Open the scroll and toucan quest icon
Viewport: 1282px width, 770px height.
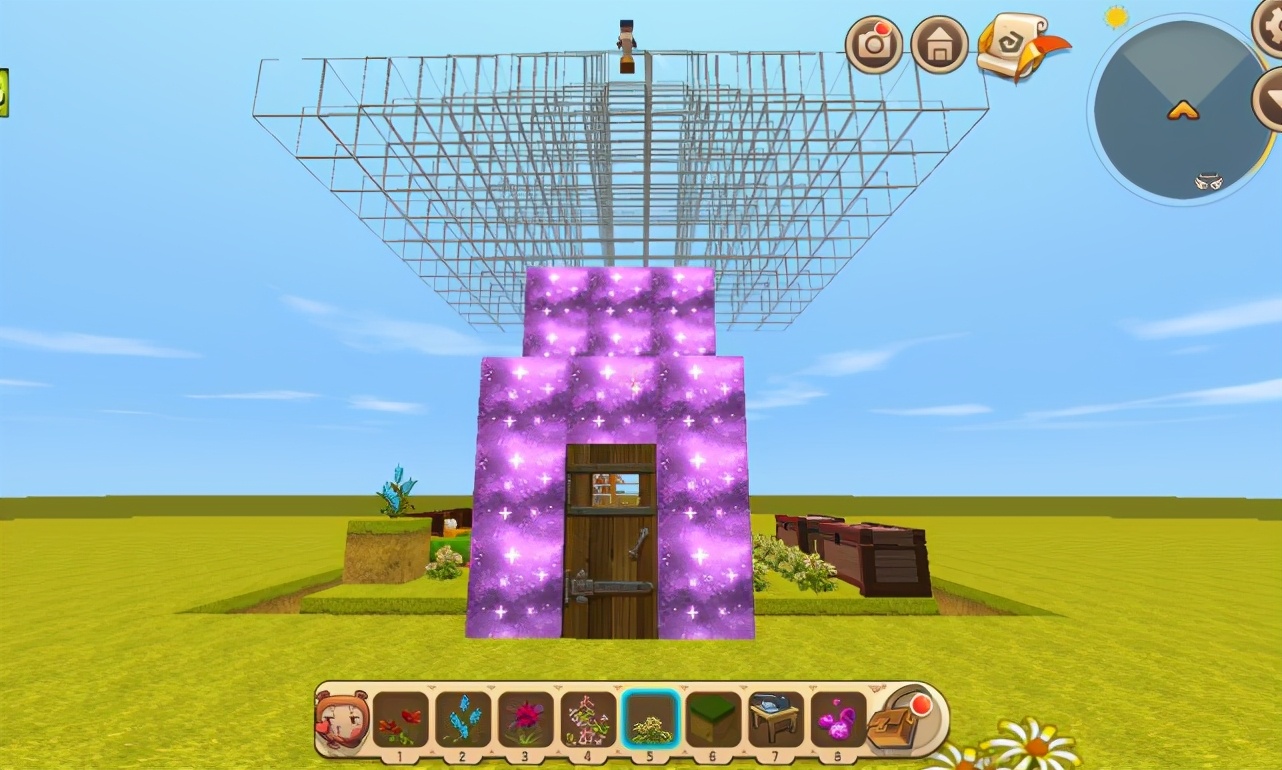pyautogui.click(x=1016, y=45)
